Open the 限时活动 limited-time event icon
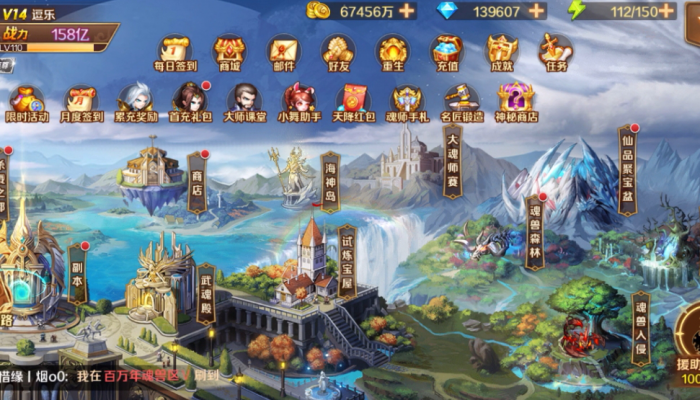Screen dimensions: 700x400 point(26,102)
